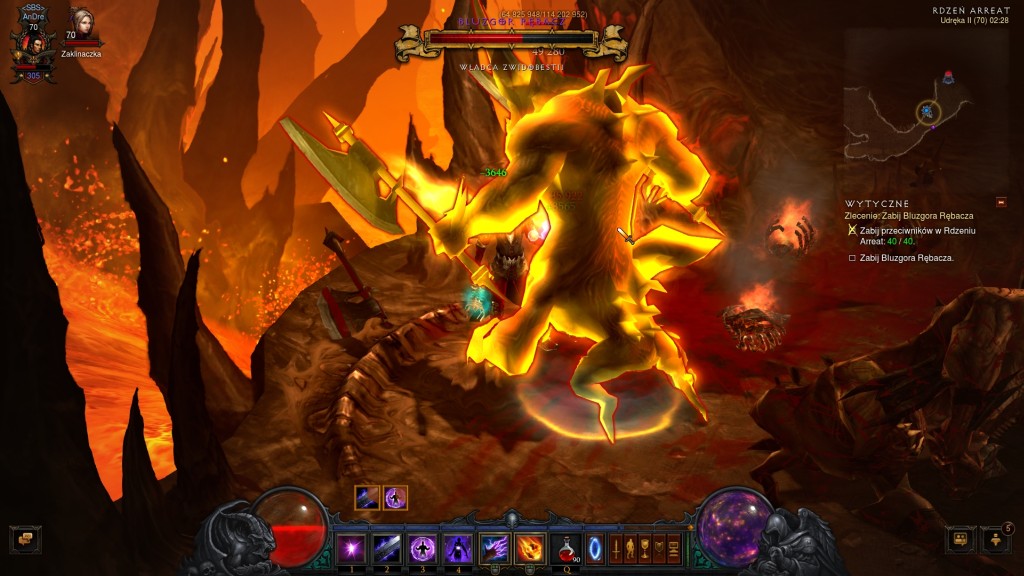
Task: Use the diagonal blade skill in slot 2
Action: coord(387,549)
